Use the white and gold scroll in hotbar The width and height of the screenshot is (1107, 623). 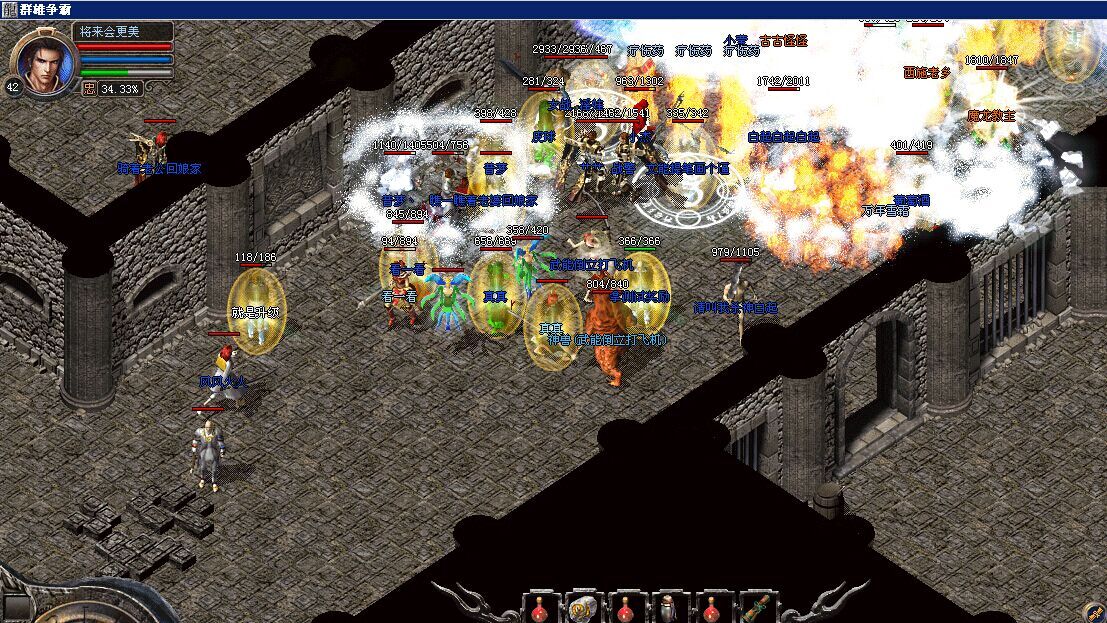coord(580,607)
